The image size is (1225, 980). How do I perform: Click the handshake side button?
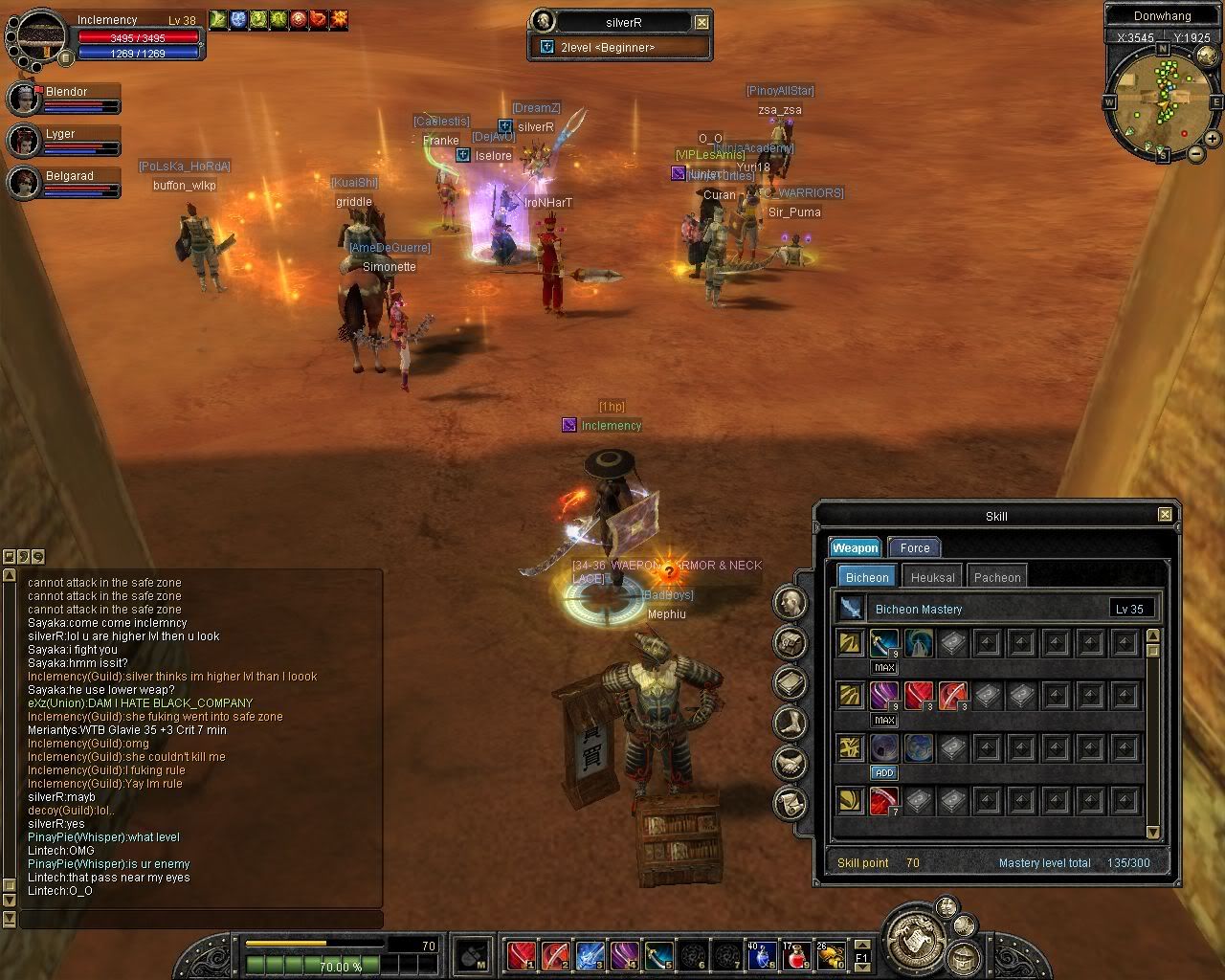791,763
